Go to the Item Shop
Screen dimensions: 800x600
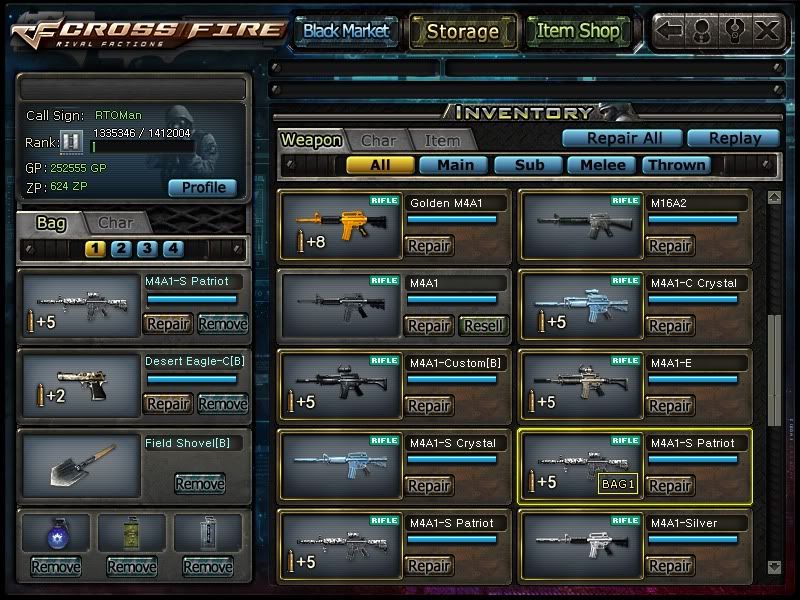click(x=578, y=31)
